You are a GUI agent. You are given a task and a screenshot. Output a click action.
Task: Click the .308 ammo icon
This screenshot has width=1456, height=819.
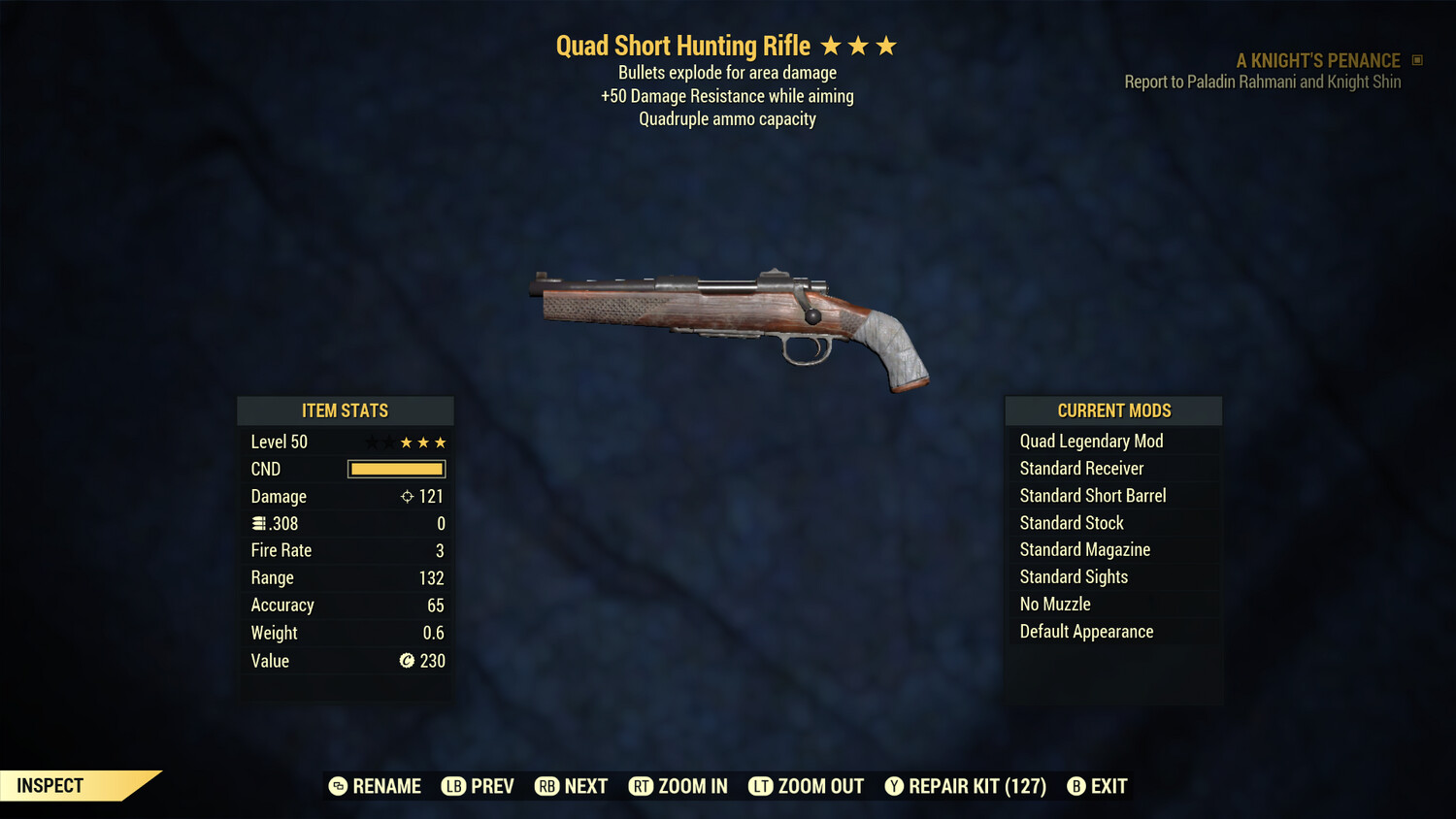(x=260, y=523)
